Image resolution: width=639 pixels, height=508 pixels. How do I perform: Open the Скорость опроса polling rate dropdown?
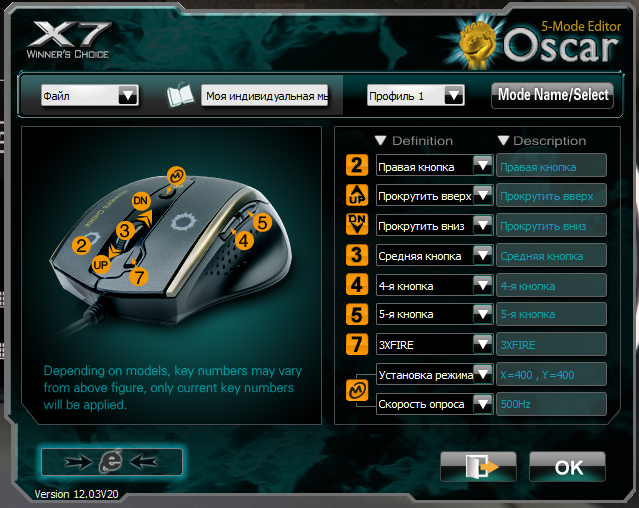pyautogui.click(x=483, y=404)
